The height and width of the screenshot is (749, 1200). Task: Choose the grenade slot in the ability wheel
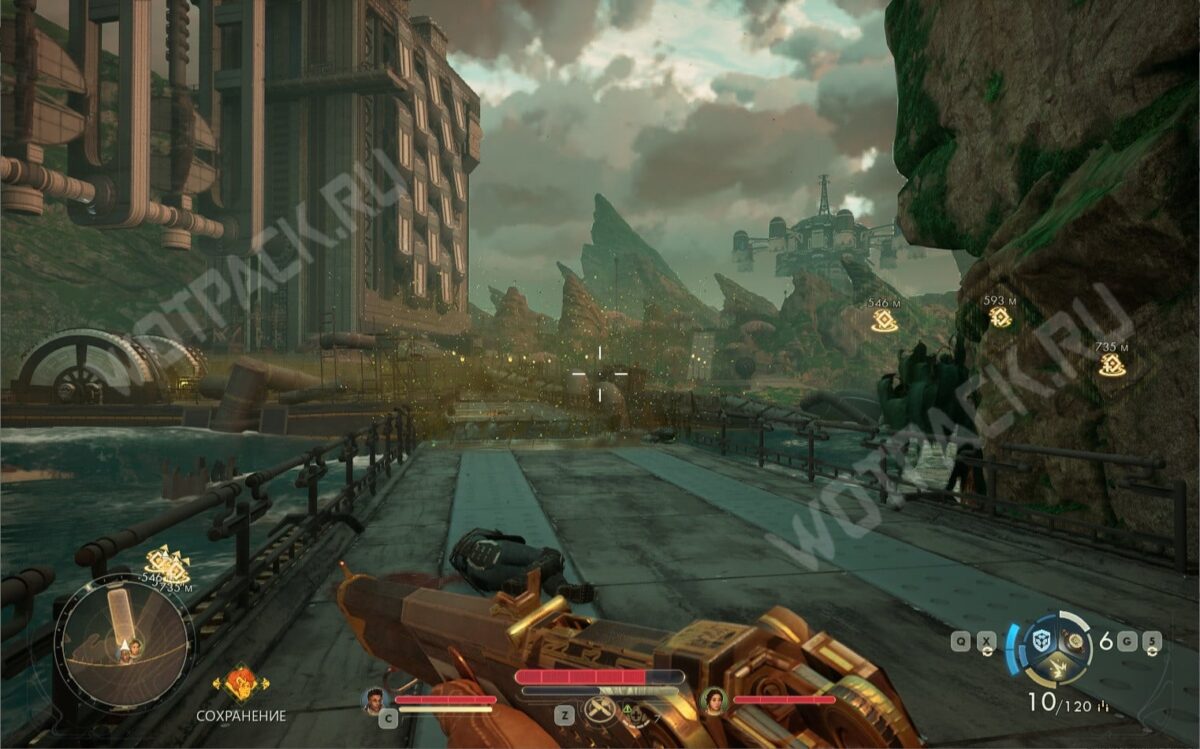click(1076, 640)
